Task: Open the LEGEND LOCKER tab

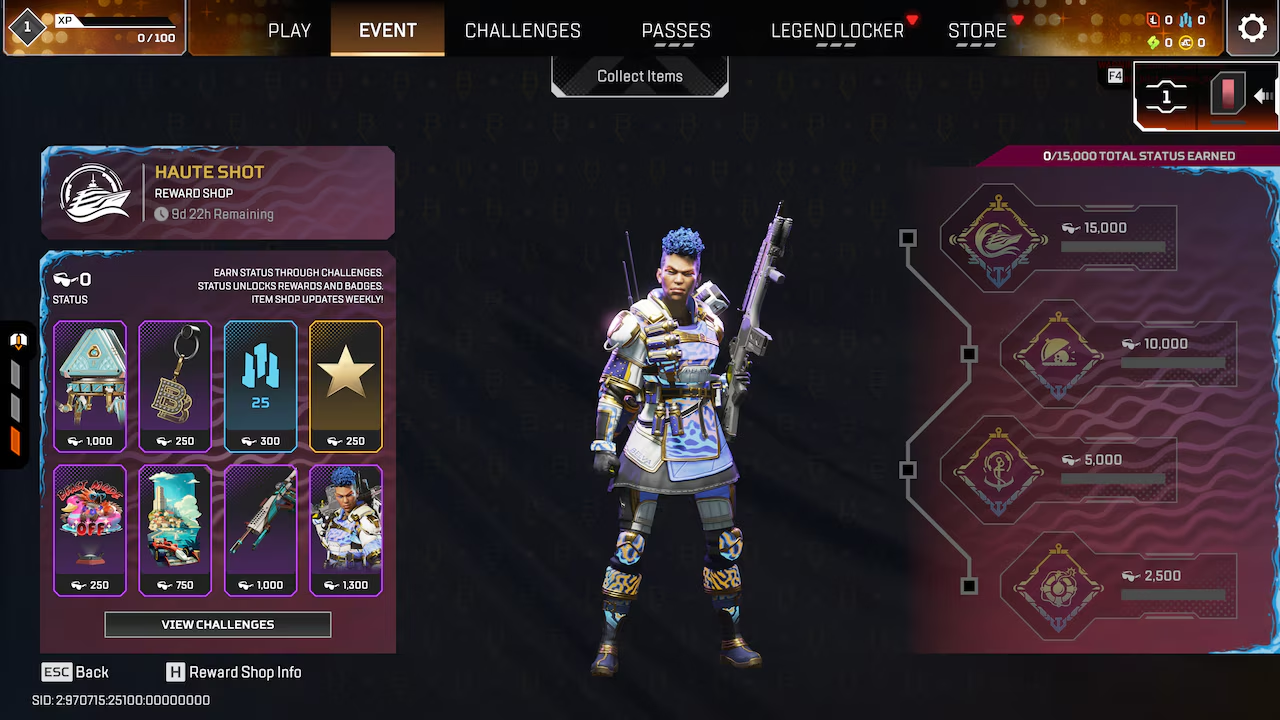Action: 837,30
